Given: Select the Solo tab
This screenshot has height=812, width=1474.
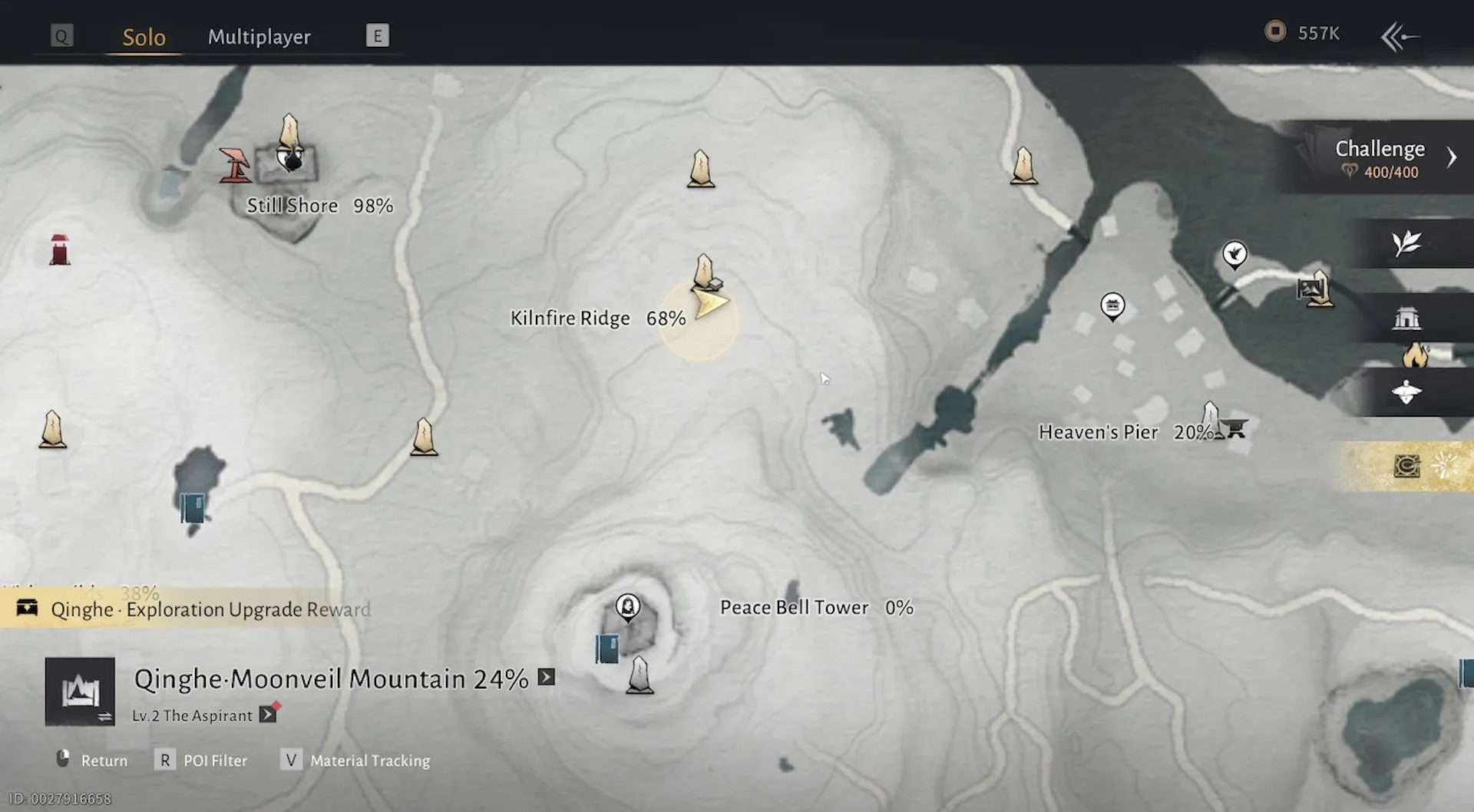Looking at the screenshot, I should 144,37.
